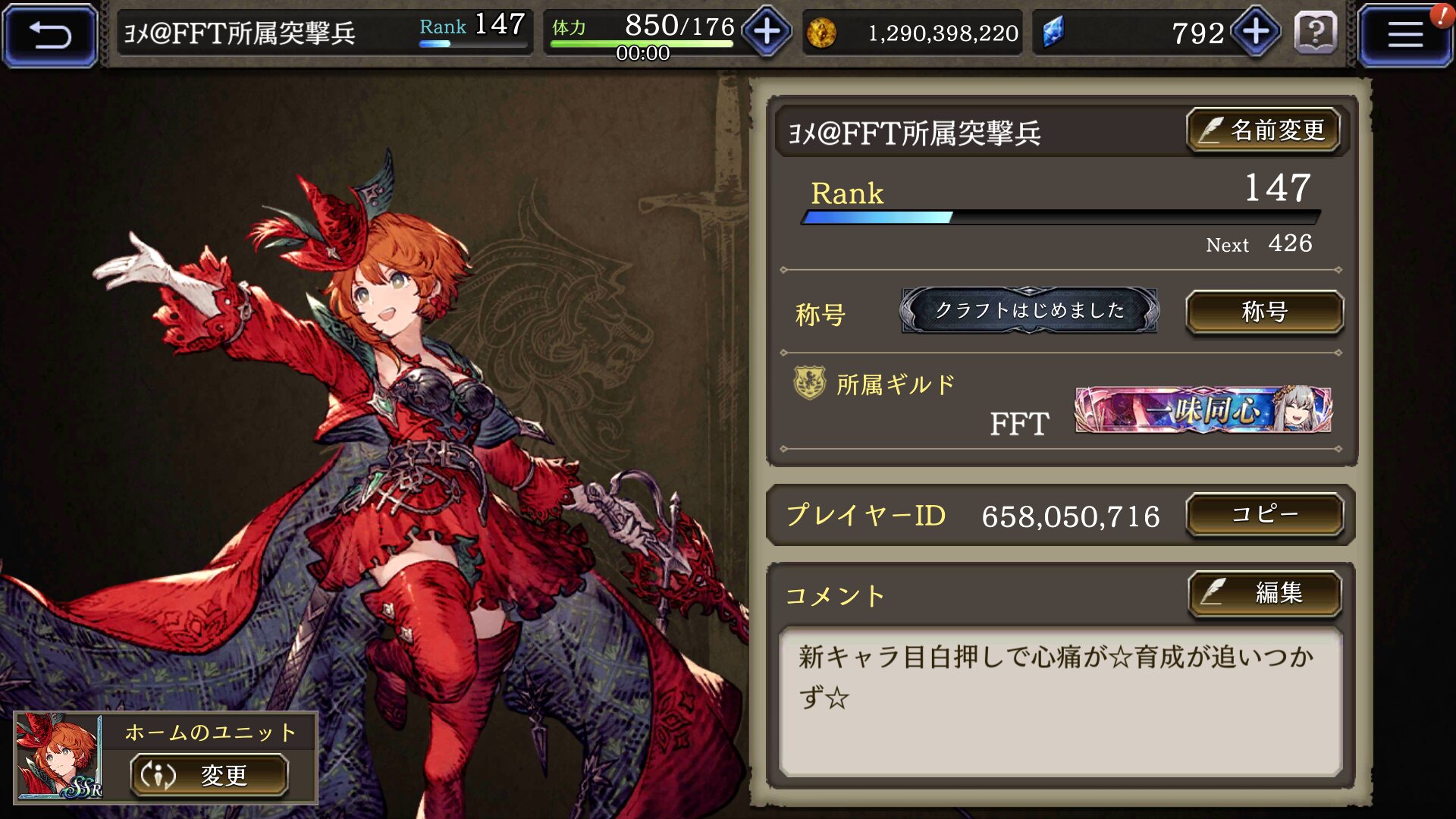Select the クラフトはじめました title badge
This screenshot has width=1456, height=819.
(1029, 310)
